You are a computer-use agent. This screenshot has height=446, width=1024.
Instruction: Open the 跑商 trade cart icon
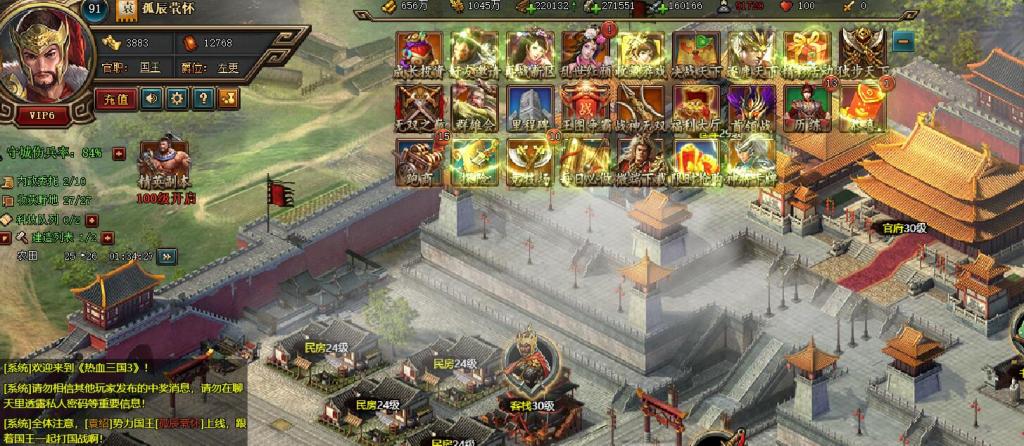(x=420, y=162)
